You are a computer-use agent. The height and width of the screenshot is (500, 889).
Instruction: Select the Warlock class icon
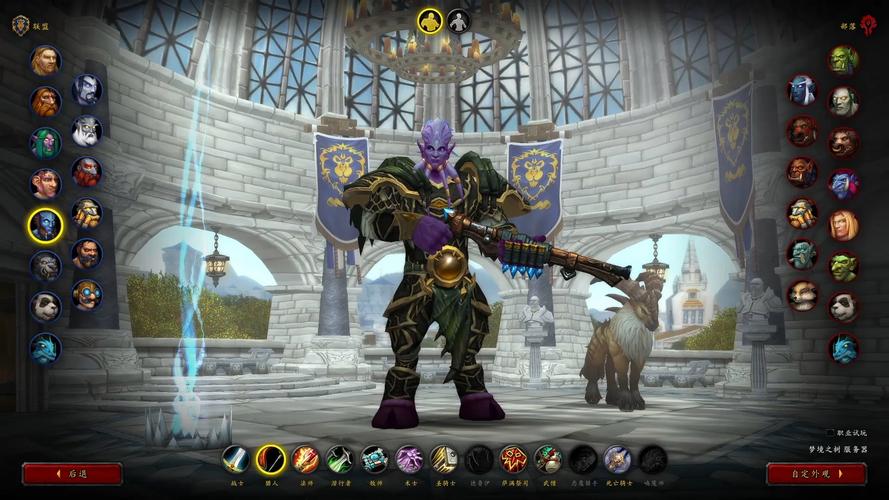[409, 459]
